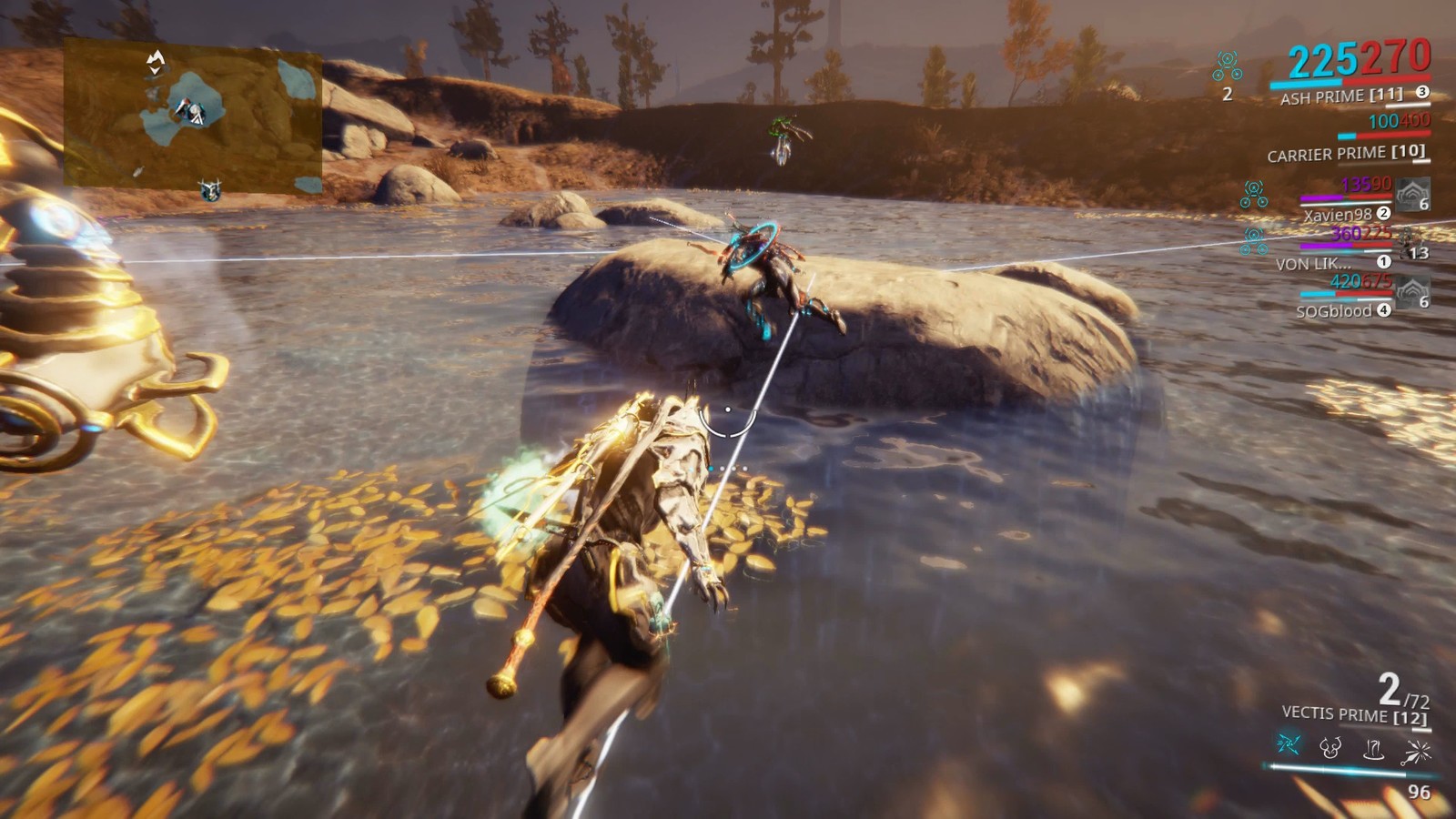
Task: Trigger the Blade Storm ability icon
Action: tap(1417, 751)
